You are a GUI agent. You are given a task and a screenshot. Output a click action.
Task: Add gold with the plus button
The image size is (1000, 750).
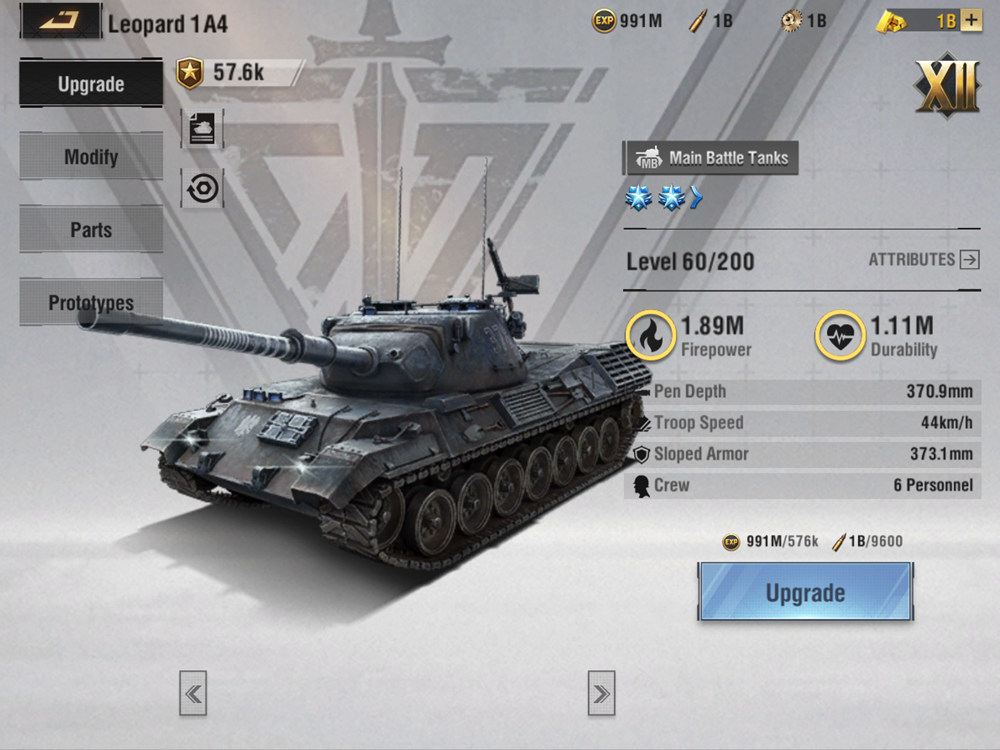(x=971, y=21)
